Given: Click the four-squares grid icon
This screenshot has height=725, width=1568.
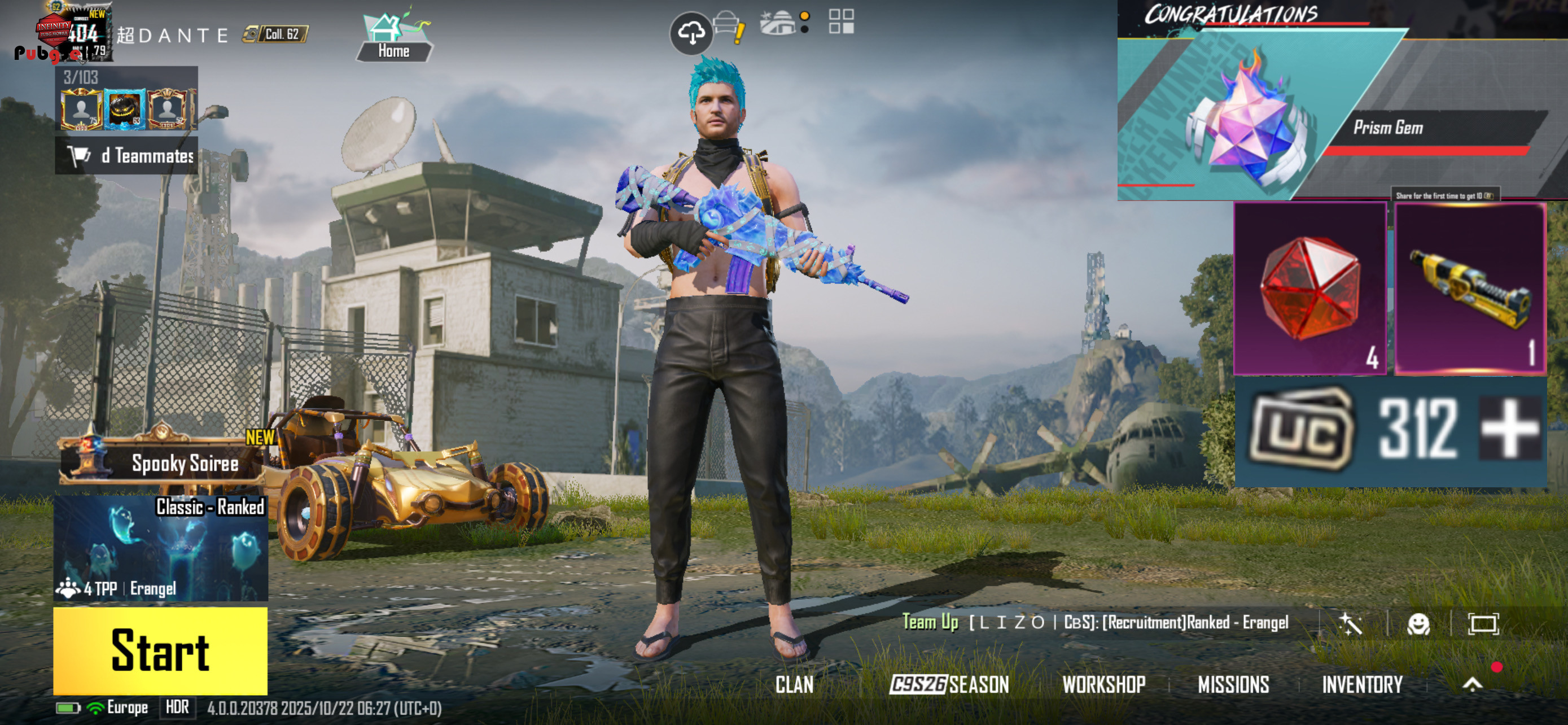Looking at the screenshot, I should click(841, 21).
